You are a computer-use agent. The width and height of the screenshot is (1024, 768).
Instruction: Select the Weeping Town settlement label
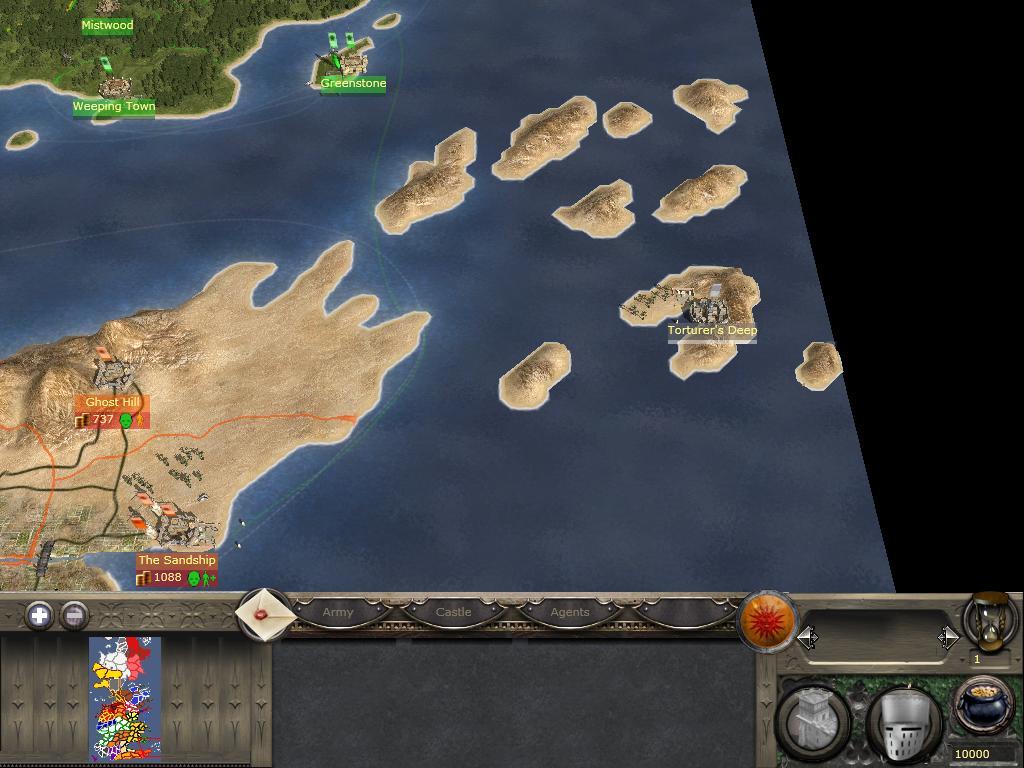113,106
